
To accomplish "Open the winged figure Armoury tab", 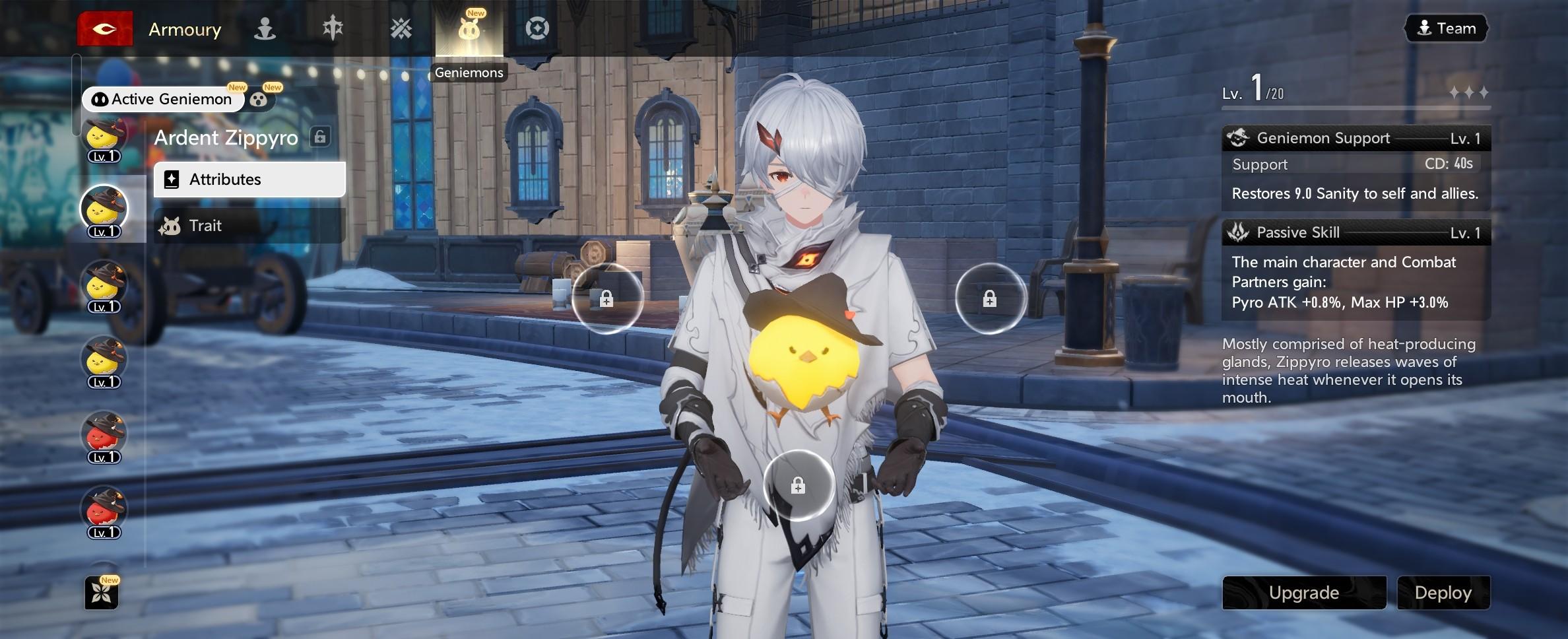I will (x=333, y=29).
